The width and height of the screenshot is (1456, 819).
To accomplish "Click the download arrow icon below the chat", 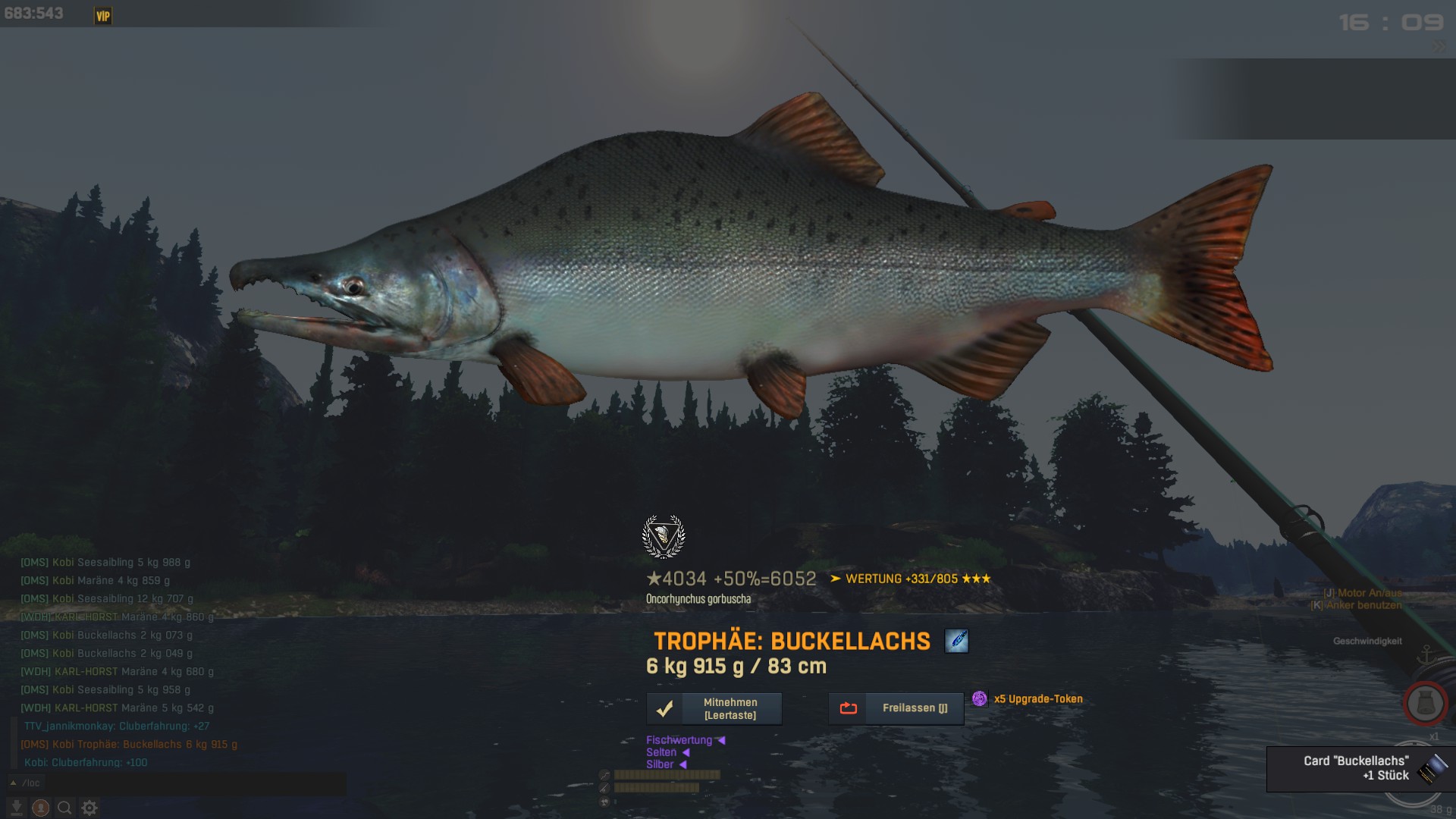I will 17,808.
